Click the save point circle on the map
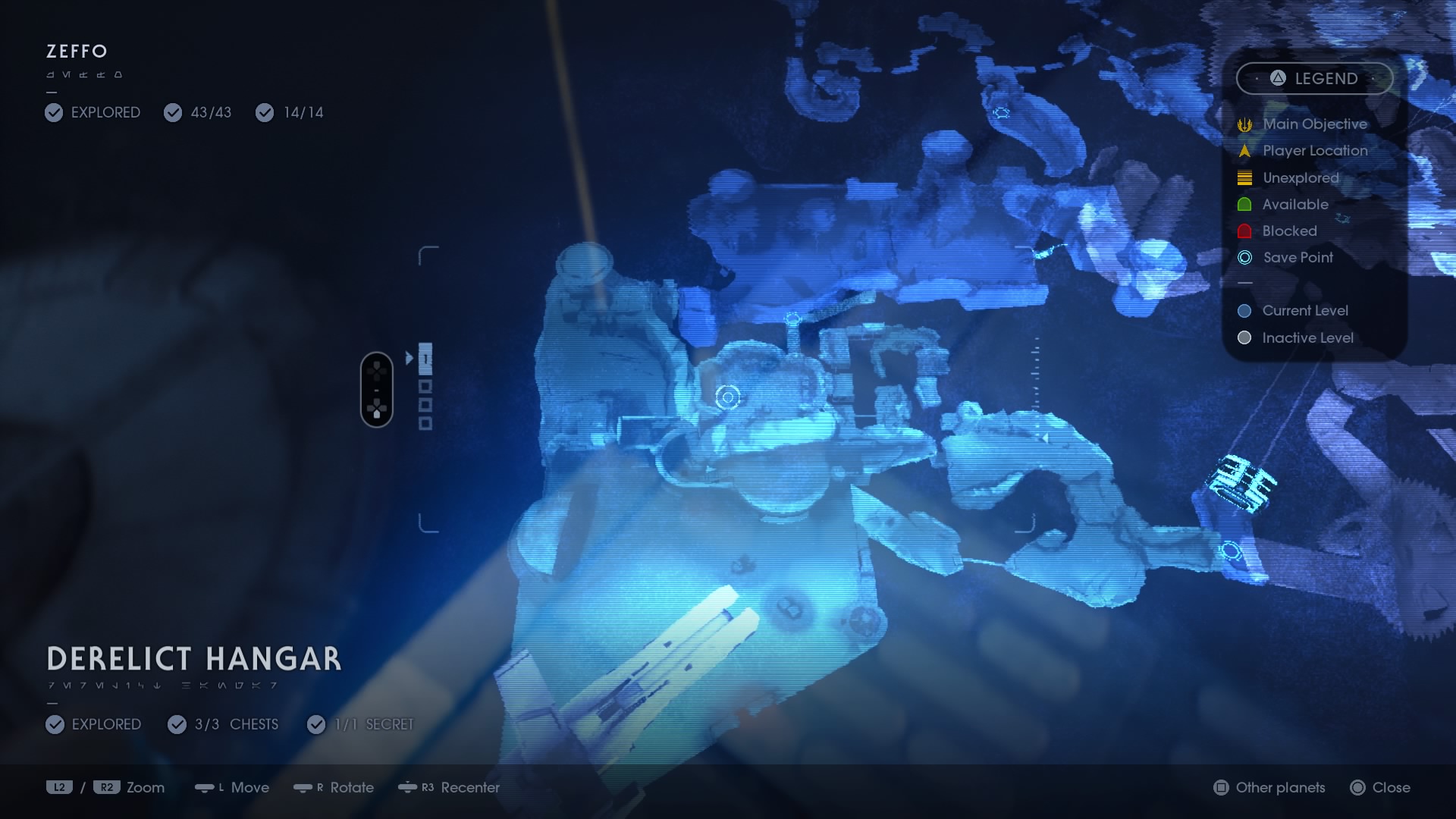Image resolution: width=1456 pixels, height=819 pixels. point(727,396)
